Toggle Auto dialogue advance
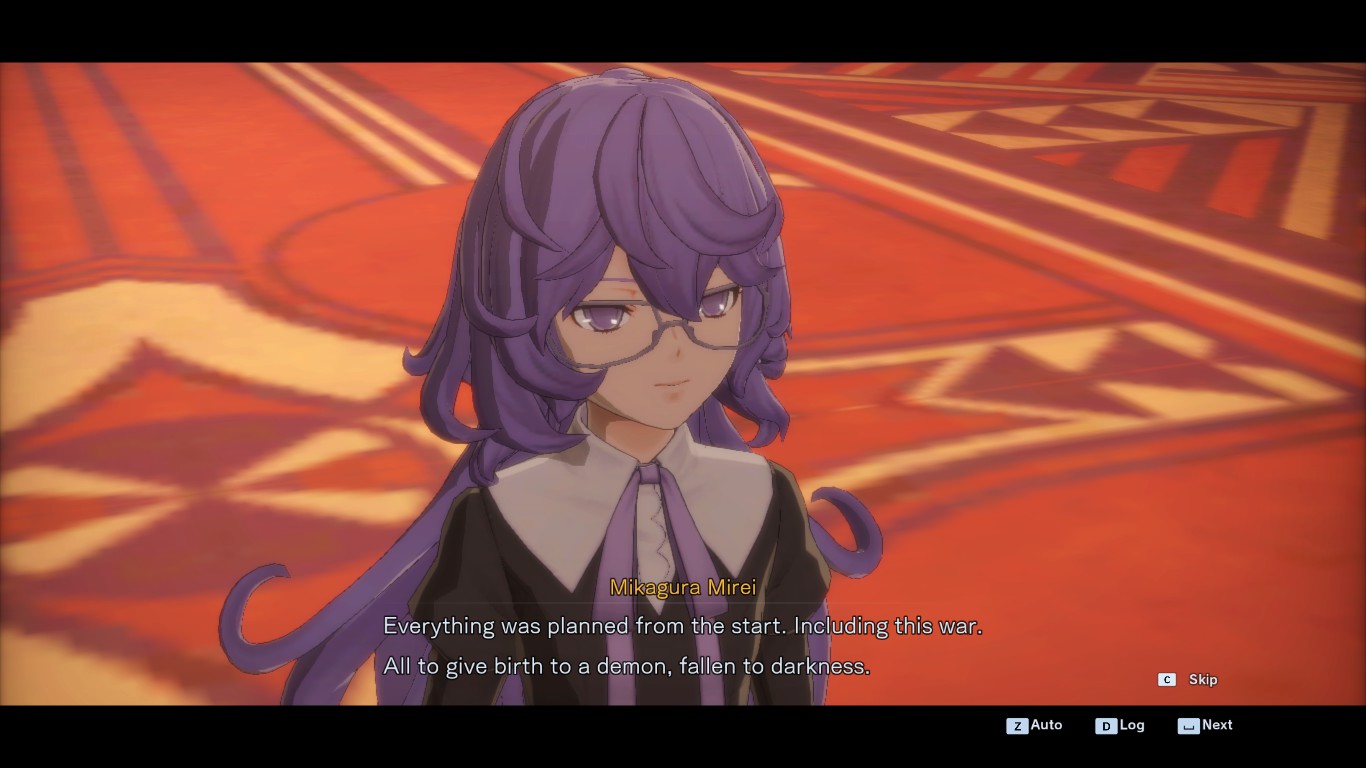The height and width of the screenshot is (768, 1366). pos(1035,725)
